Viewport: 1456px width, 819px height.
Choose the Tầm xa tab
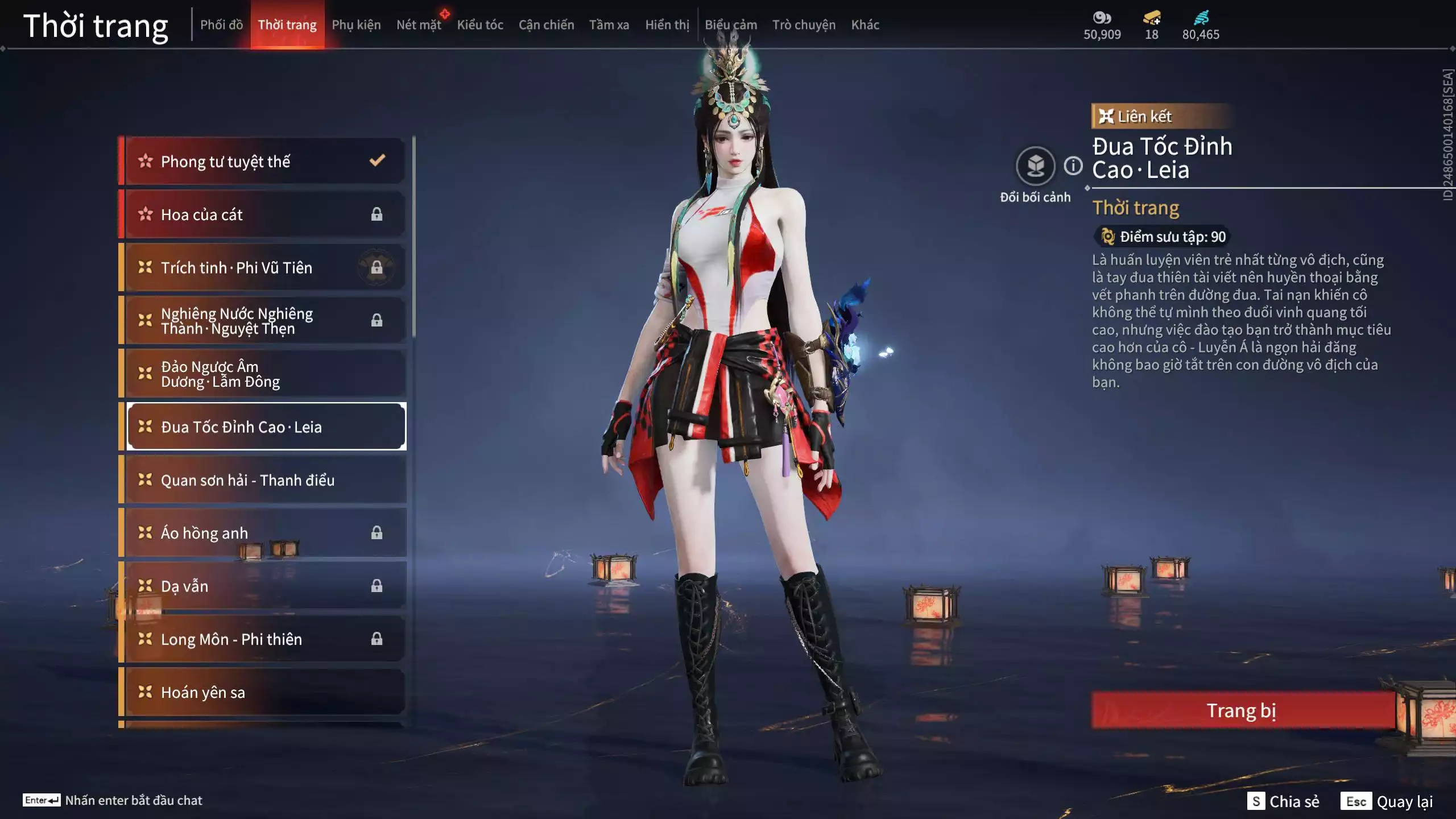click(x=609, y=25)
